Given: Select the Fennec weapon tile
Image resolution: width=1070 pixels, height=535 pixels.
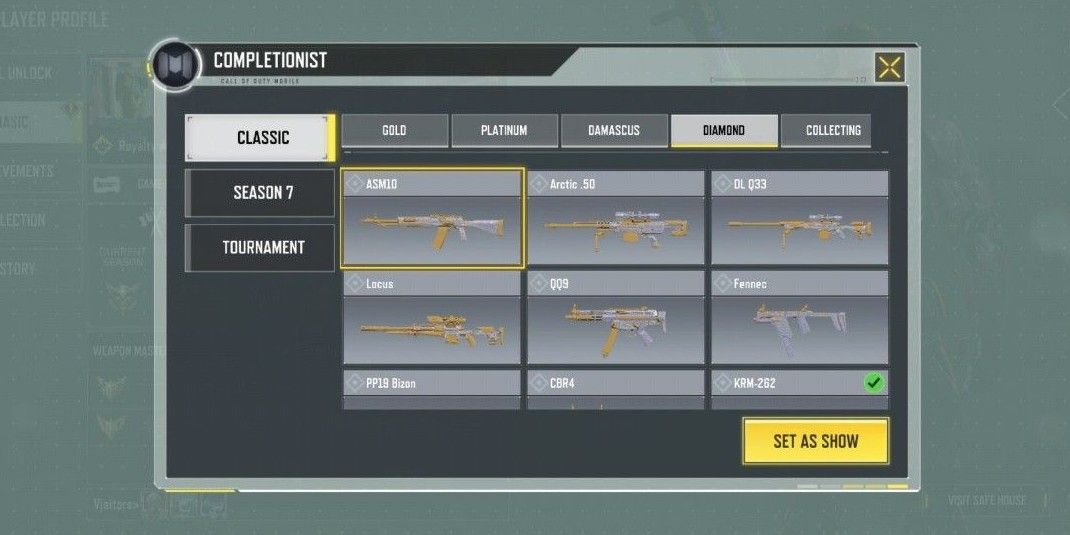Looking at the screenshot, I should pos(800,318).
